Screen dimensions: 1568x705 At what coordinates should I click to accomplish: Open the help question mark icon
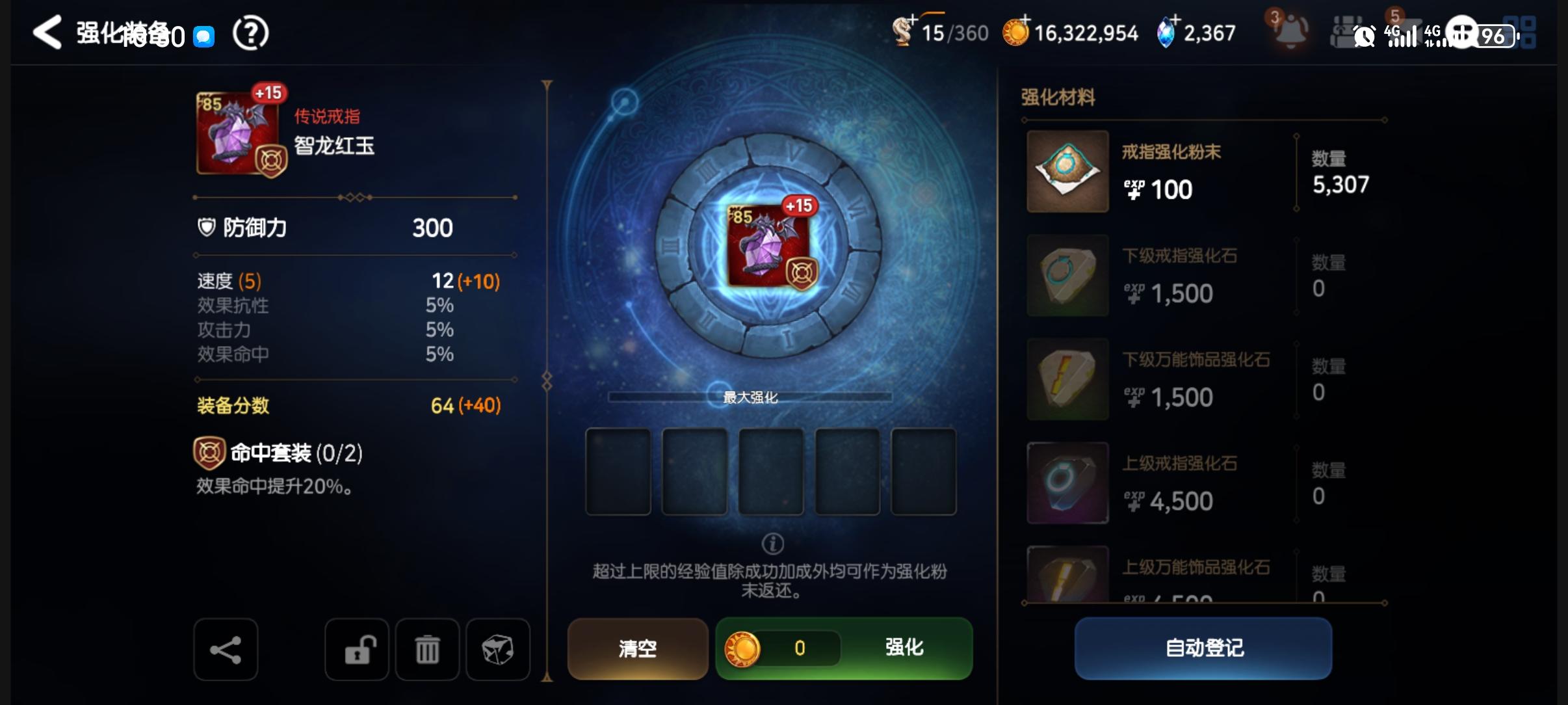point(251,32)
